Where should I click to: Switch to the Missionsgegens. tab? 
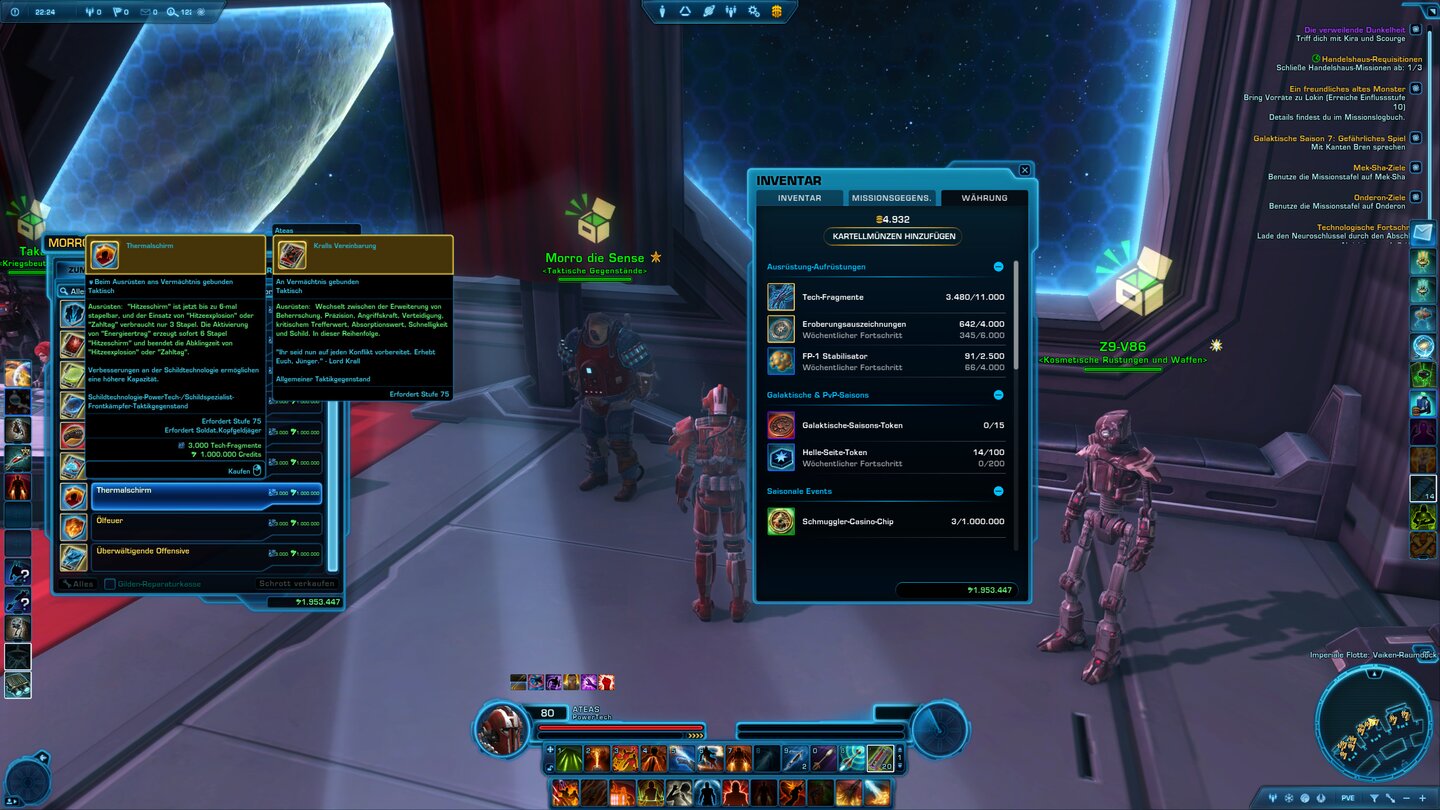pos(890,197)
